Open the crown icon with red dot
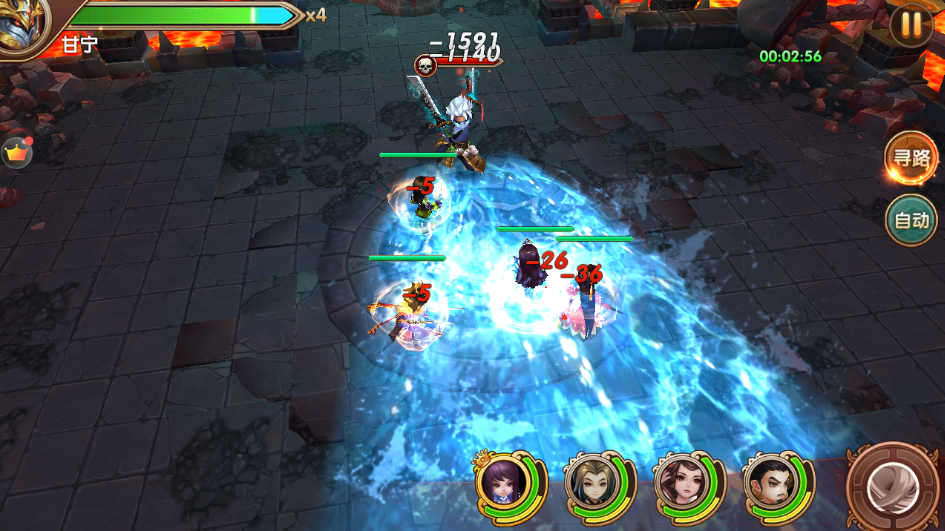Image resolution: width=945 pixels, height=531 pixels. pos(17,153)
